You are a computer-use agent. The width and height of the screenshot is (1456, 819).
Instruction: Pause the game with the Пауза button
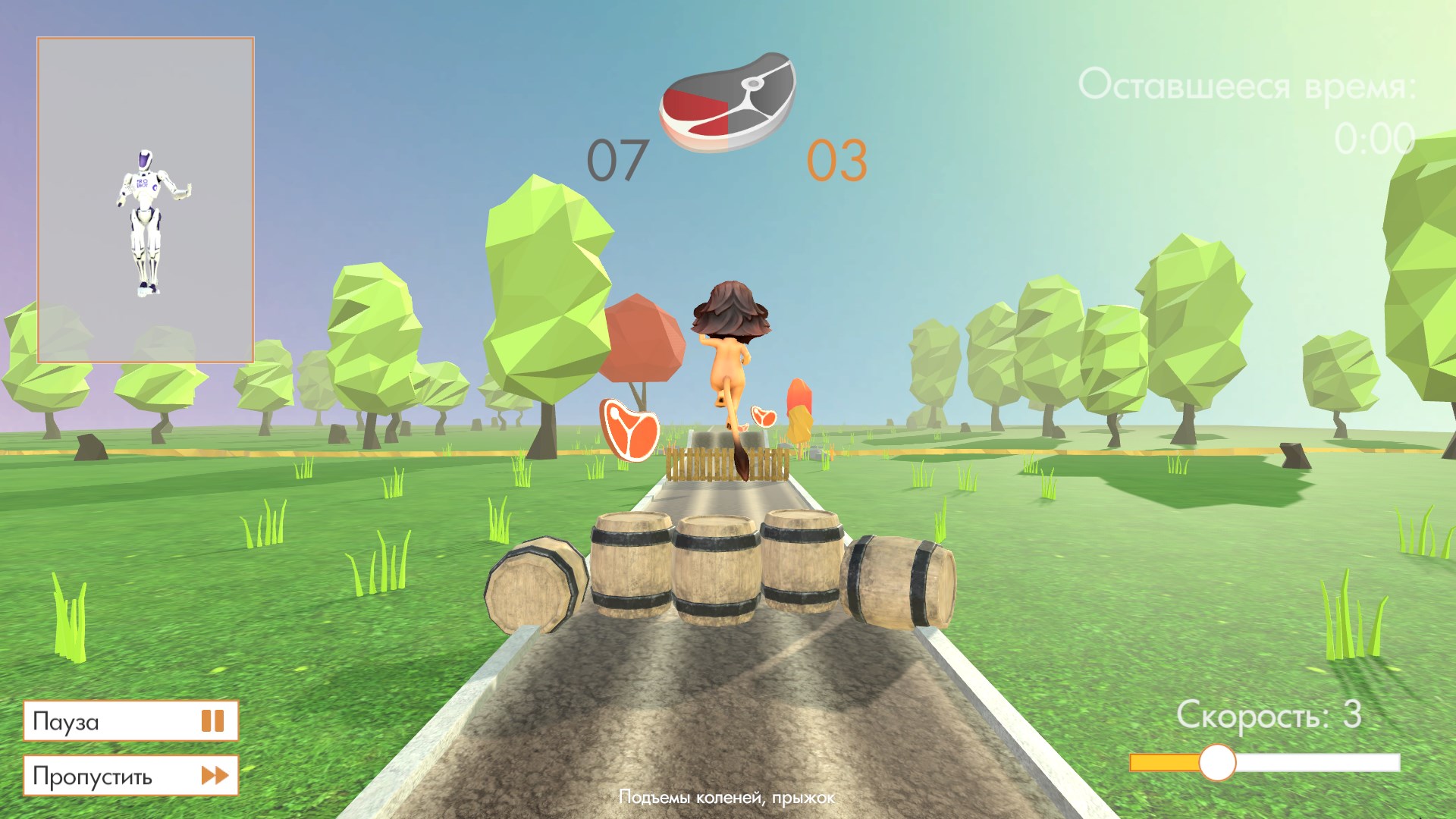tap(130, 720)
